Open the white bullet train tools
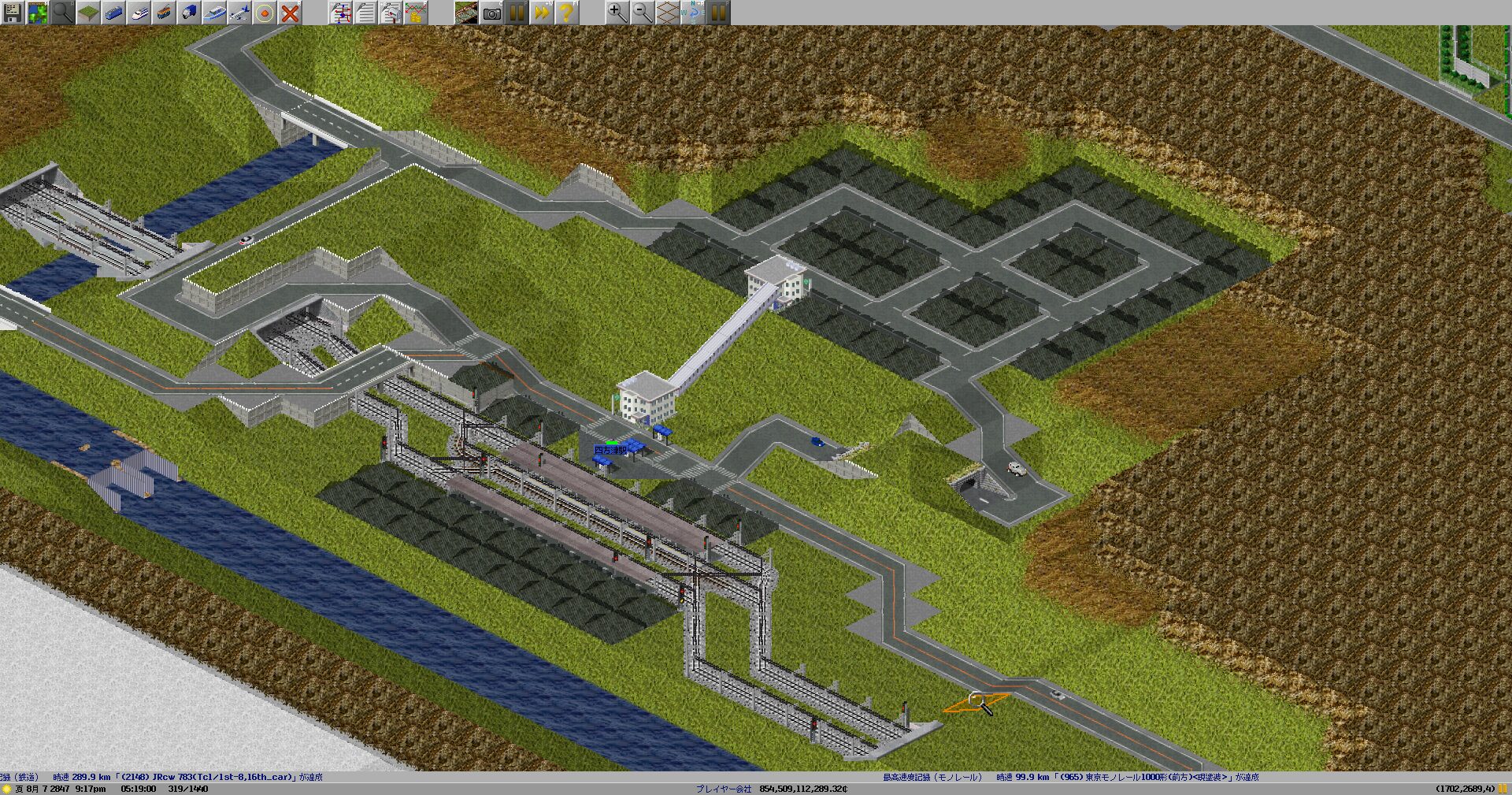1512x795 pixels. [x=139, y=12]
